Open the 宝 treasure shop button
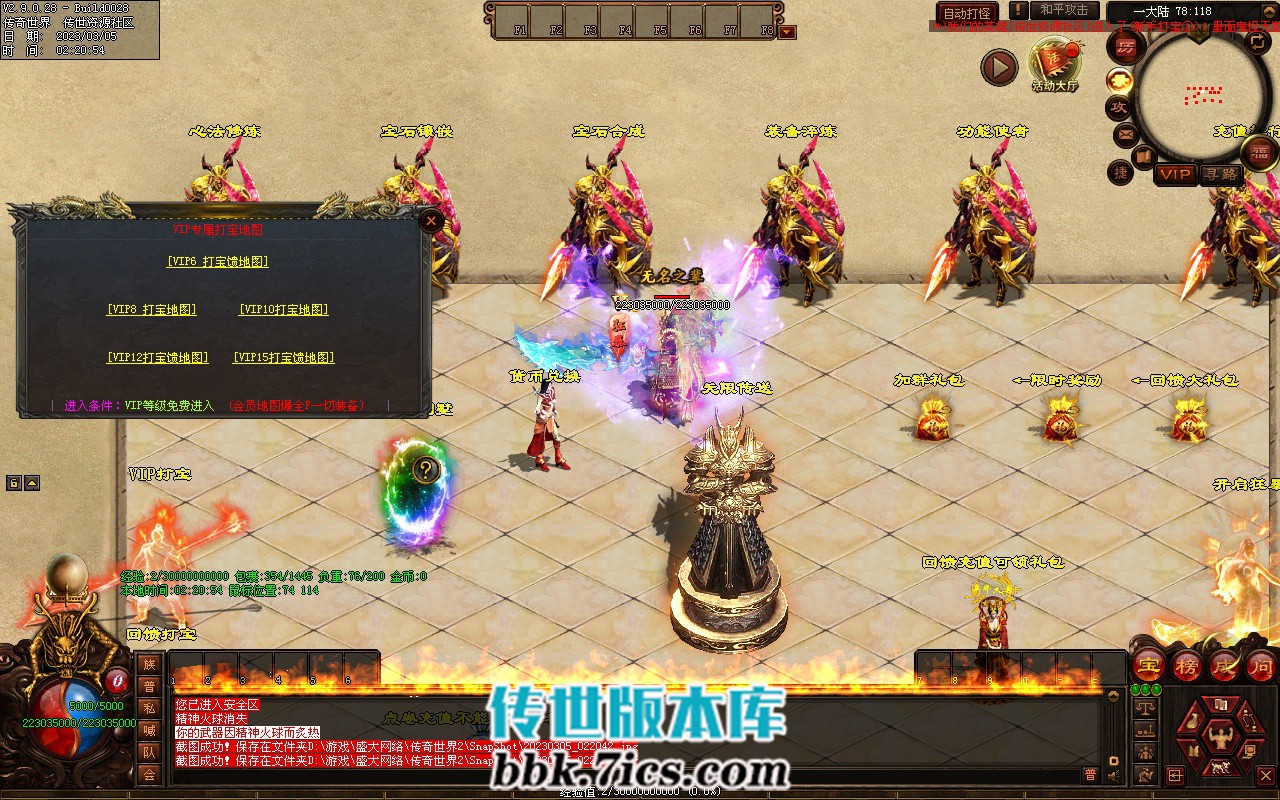 point(1149,664)
